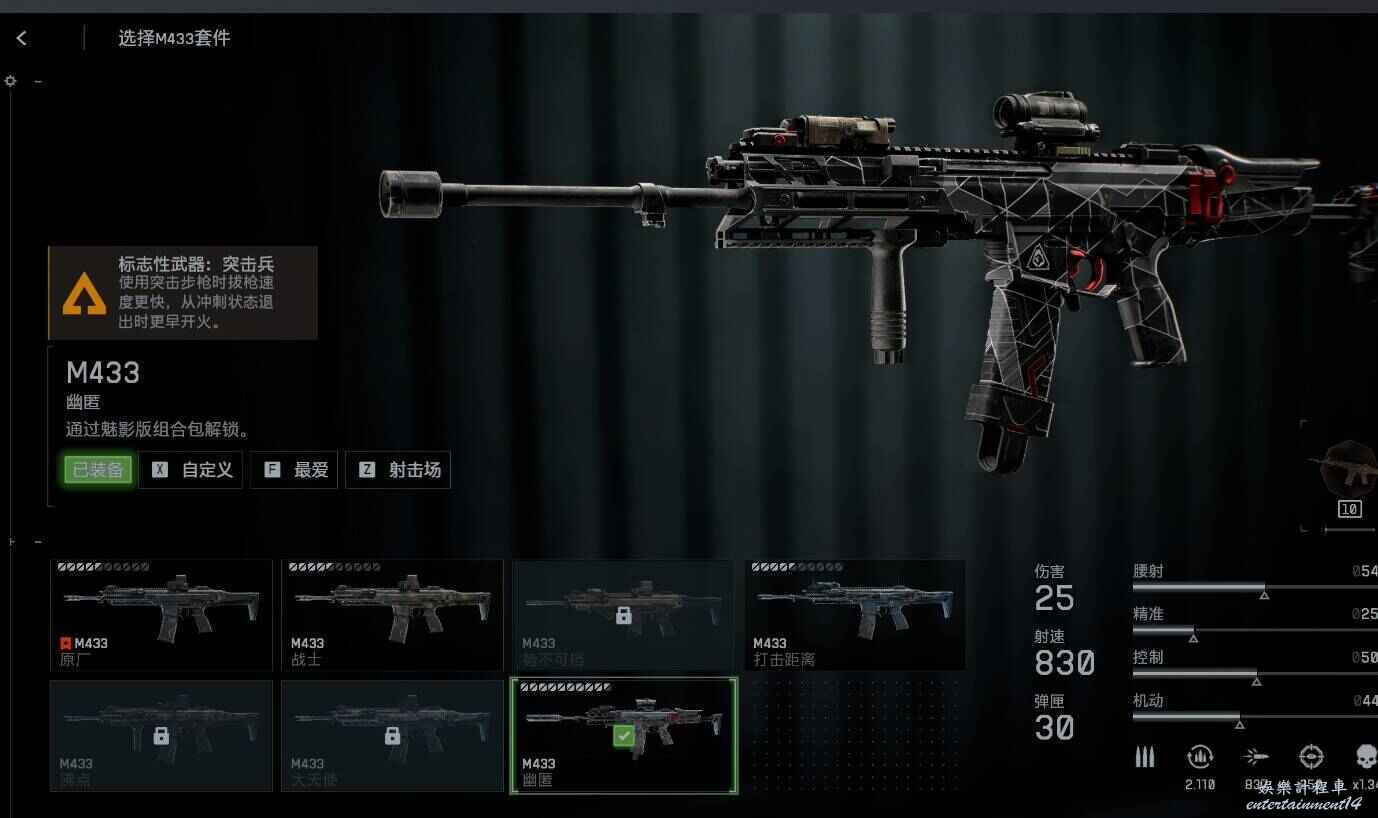Click the green 已装备 equipped button

pyautogui.click(x=98, y=470)
